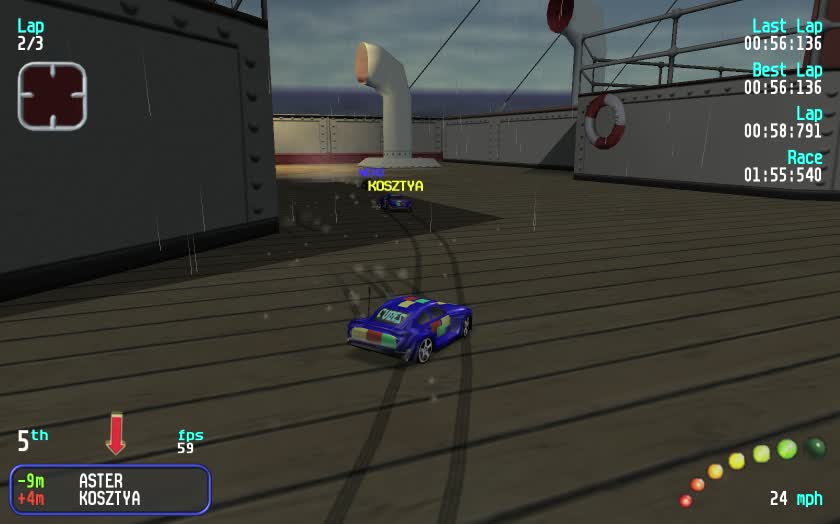This screenshot has height=524, width=840.
Task: Select the KOSZTYA row in the gap list
Action: point(108,498)
